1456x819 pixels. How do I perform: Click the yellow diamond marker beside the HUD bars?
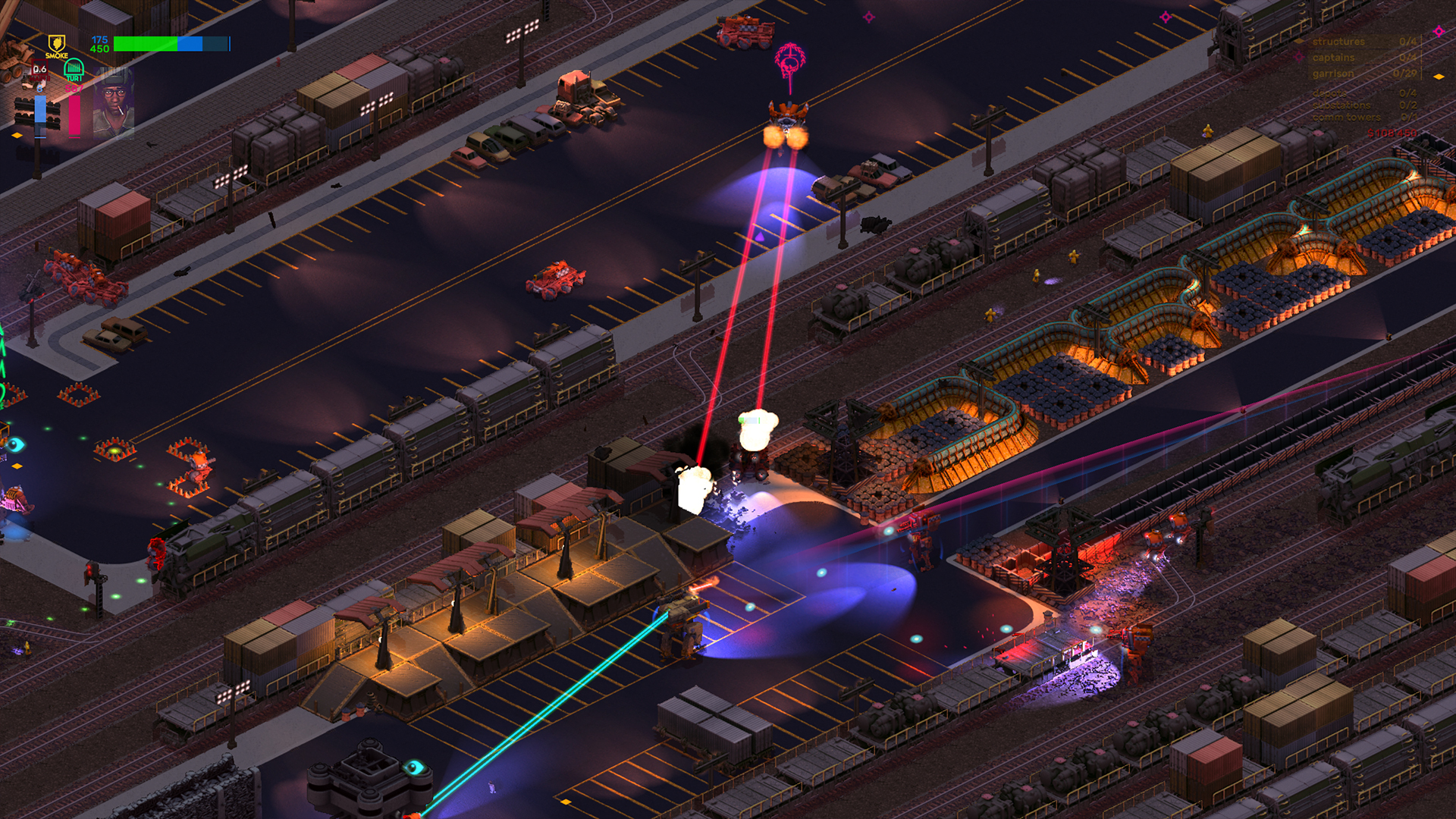click(x=17, y=134)
